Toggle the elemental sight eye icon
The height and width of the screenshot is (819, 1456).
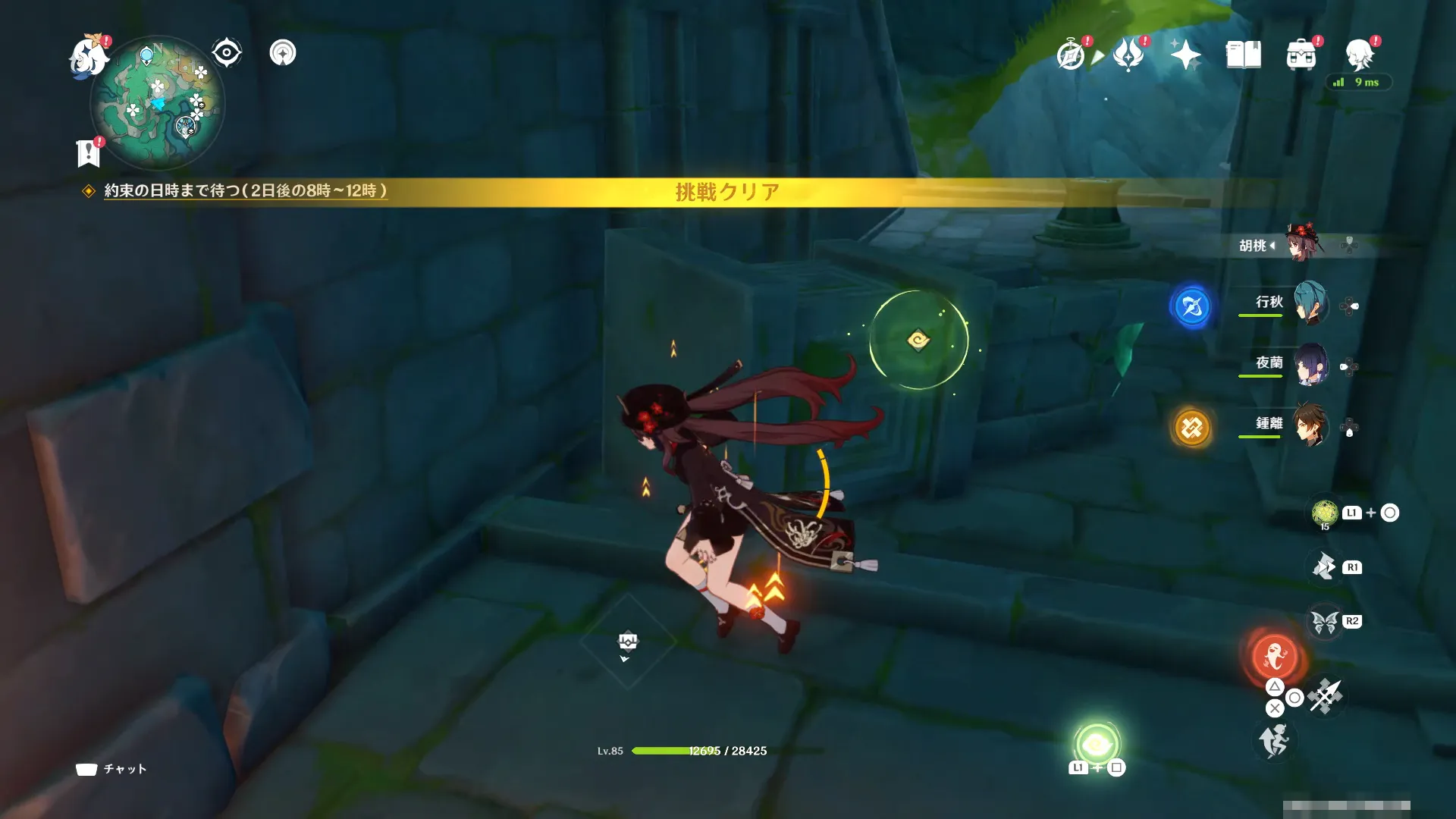226,53
